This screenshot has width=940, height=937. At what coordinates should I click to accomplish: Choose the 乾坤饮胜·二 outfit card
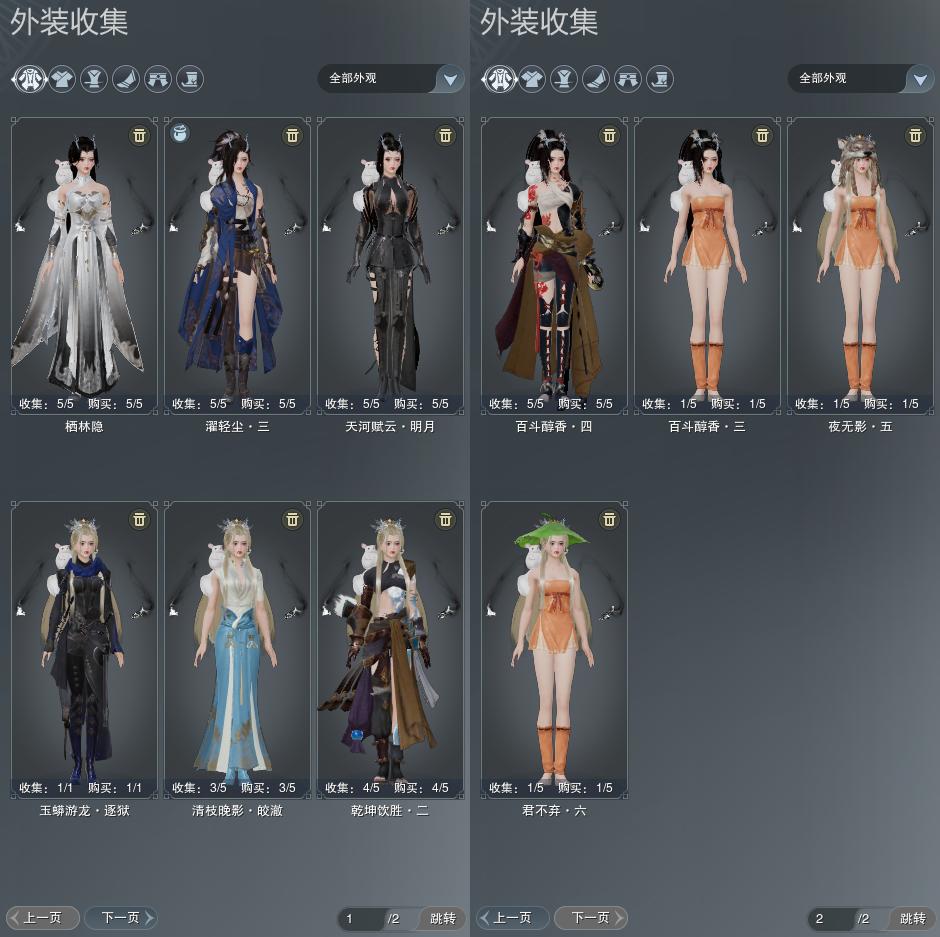pyautogui.click(x=390, y=645)
